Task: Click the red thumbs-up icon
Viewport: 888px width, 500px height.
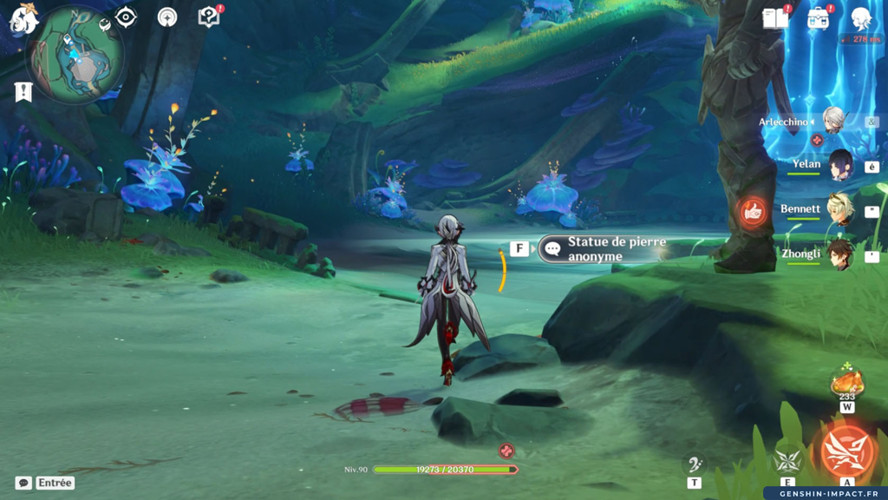Action: (753, 212)
